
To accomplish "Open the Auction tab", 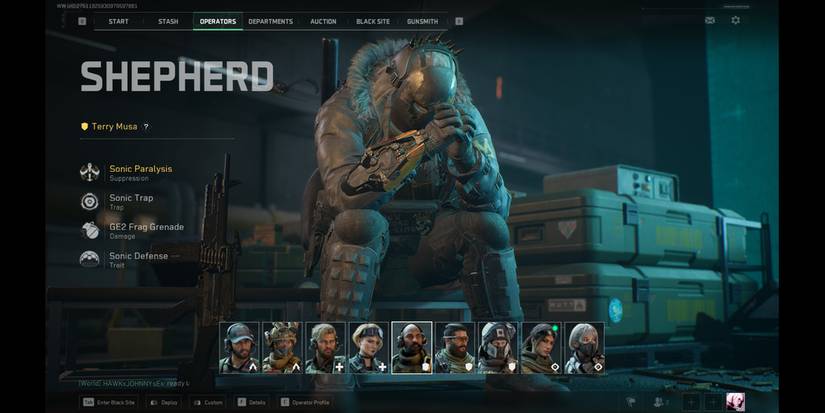I will pos(323,21).
